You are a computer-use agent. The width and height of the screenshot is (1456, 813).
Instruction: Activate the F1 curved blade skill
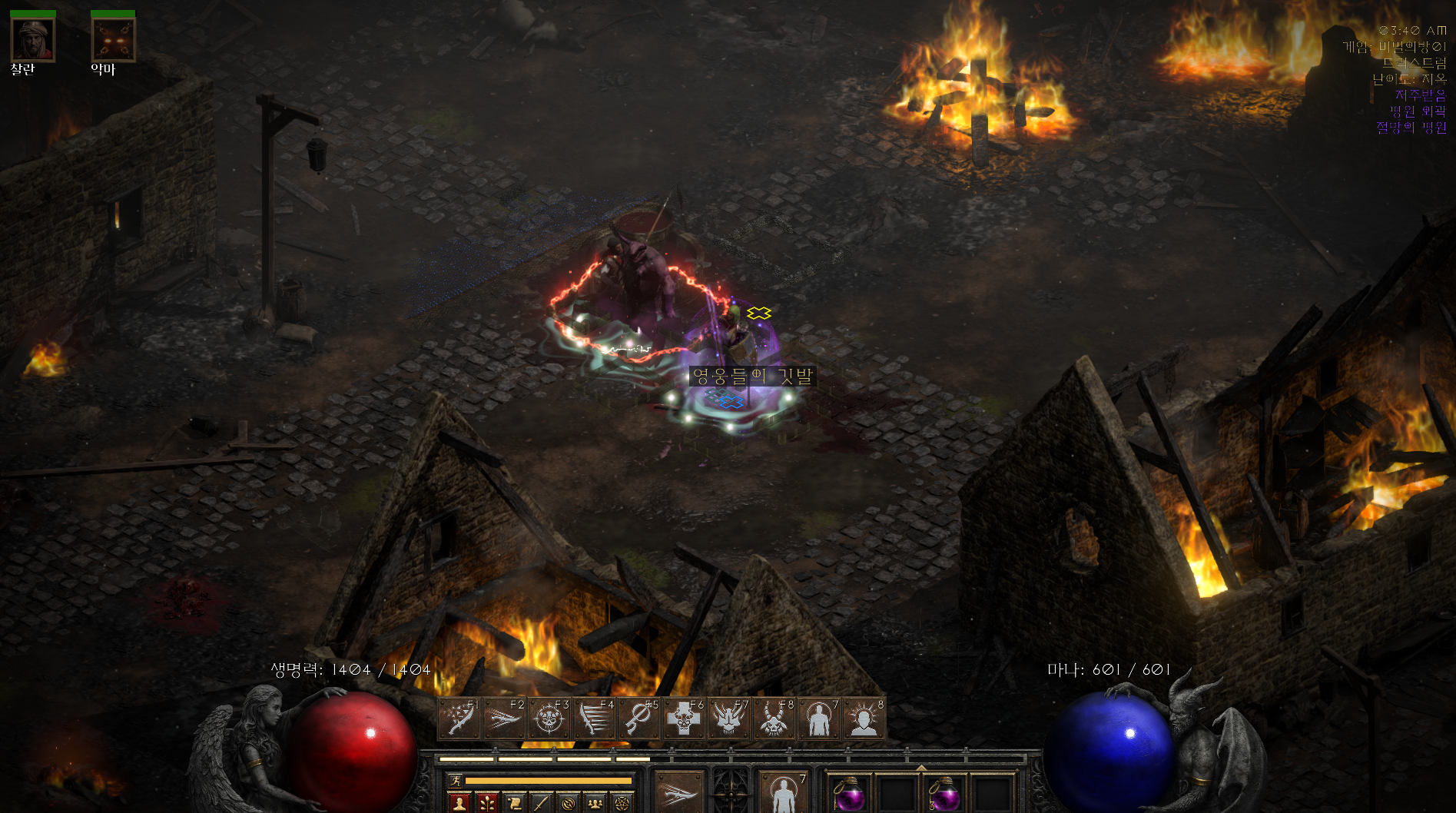point(459,719)
